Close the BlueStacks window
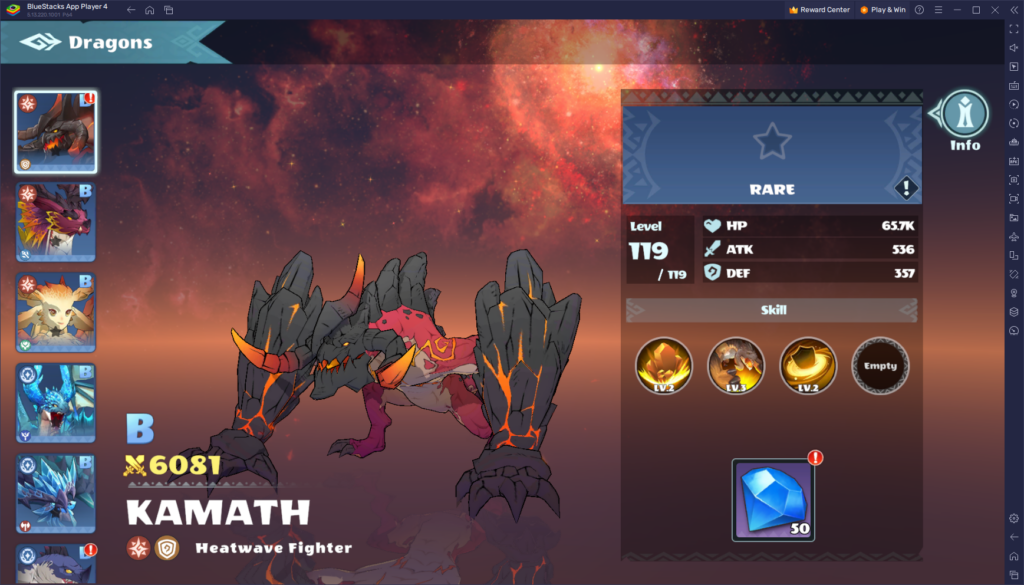This screenshot has width=1024, height=585. click(993, 10)
